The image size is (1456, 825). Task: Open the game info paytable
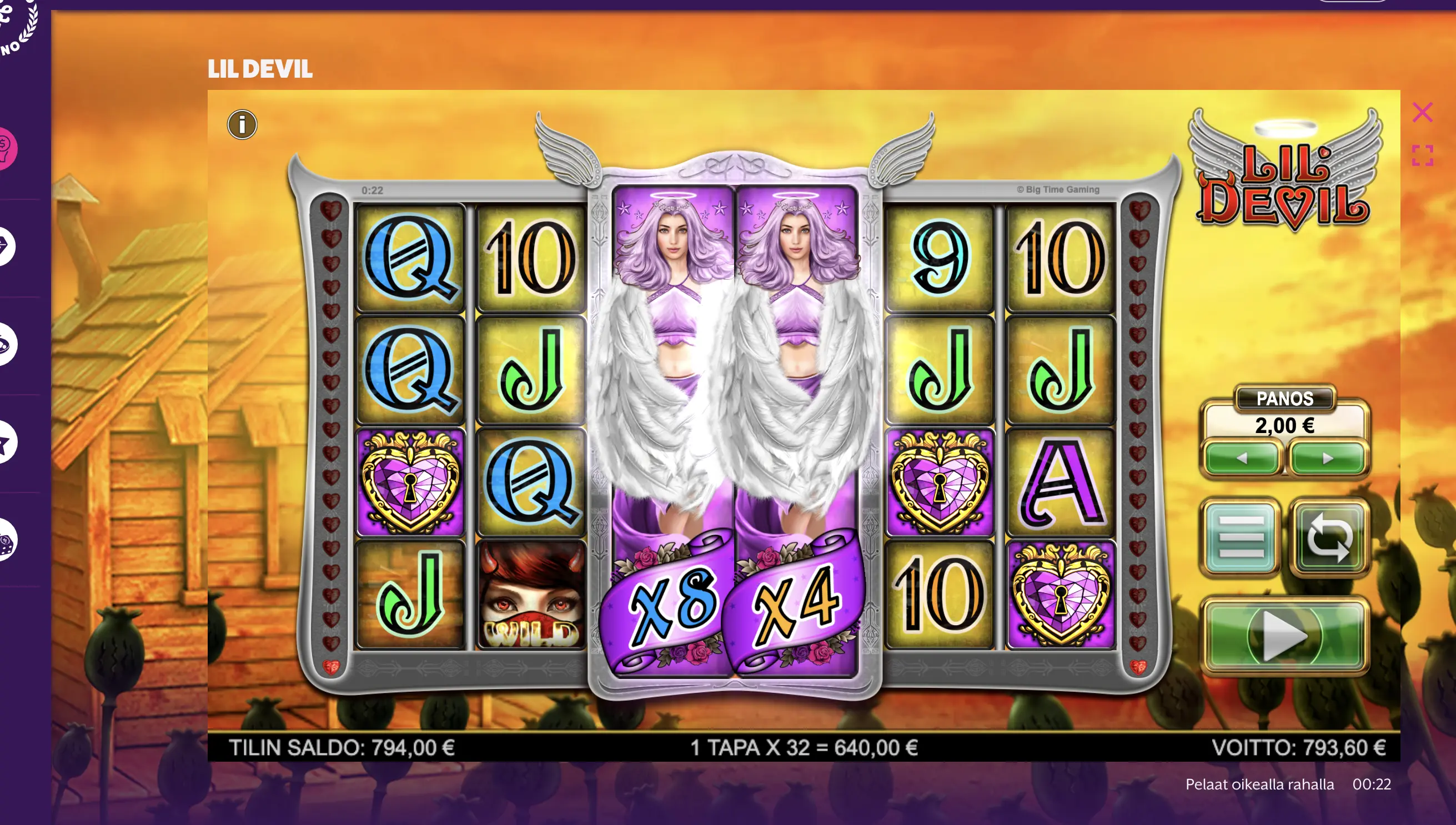242,125
